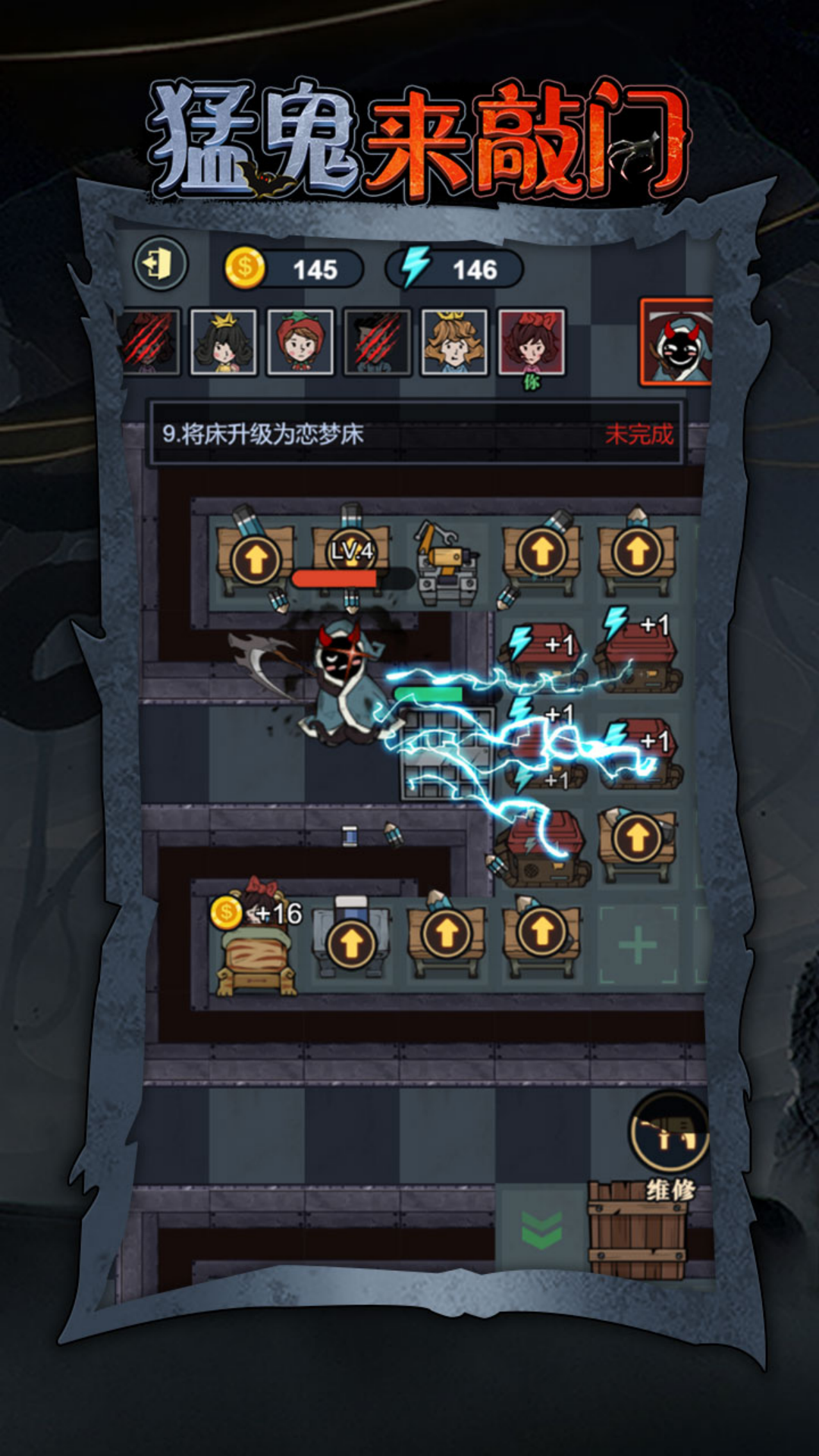Select the strawberry hat girl portrait

[300, 342]
